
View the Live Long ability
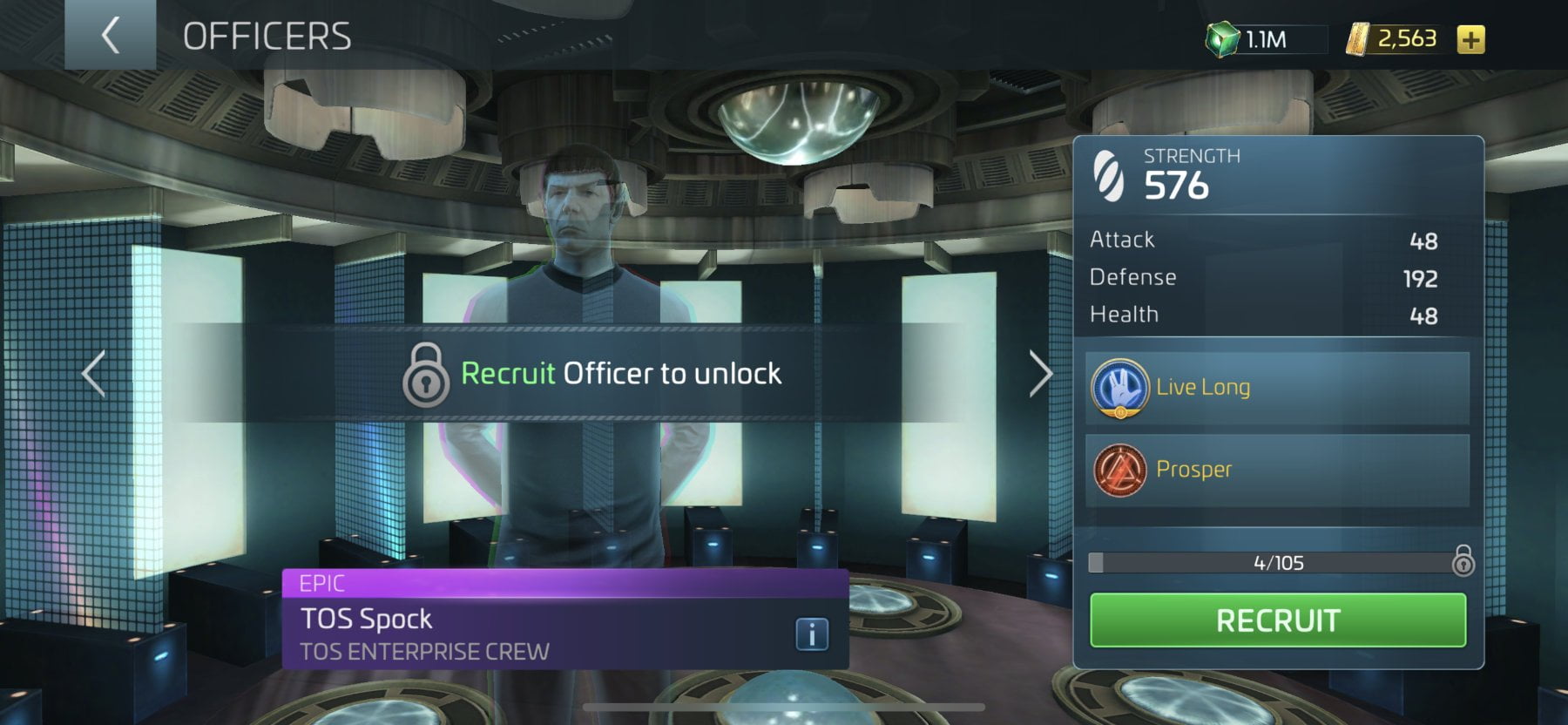(1277, 388)
